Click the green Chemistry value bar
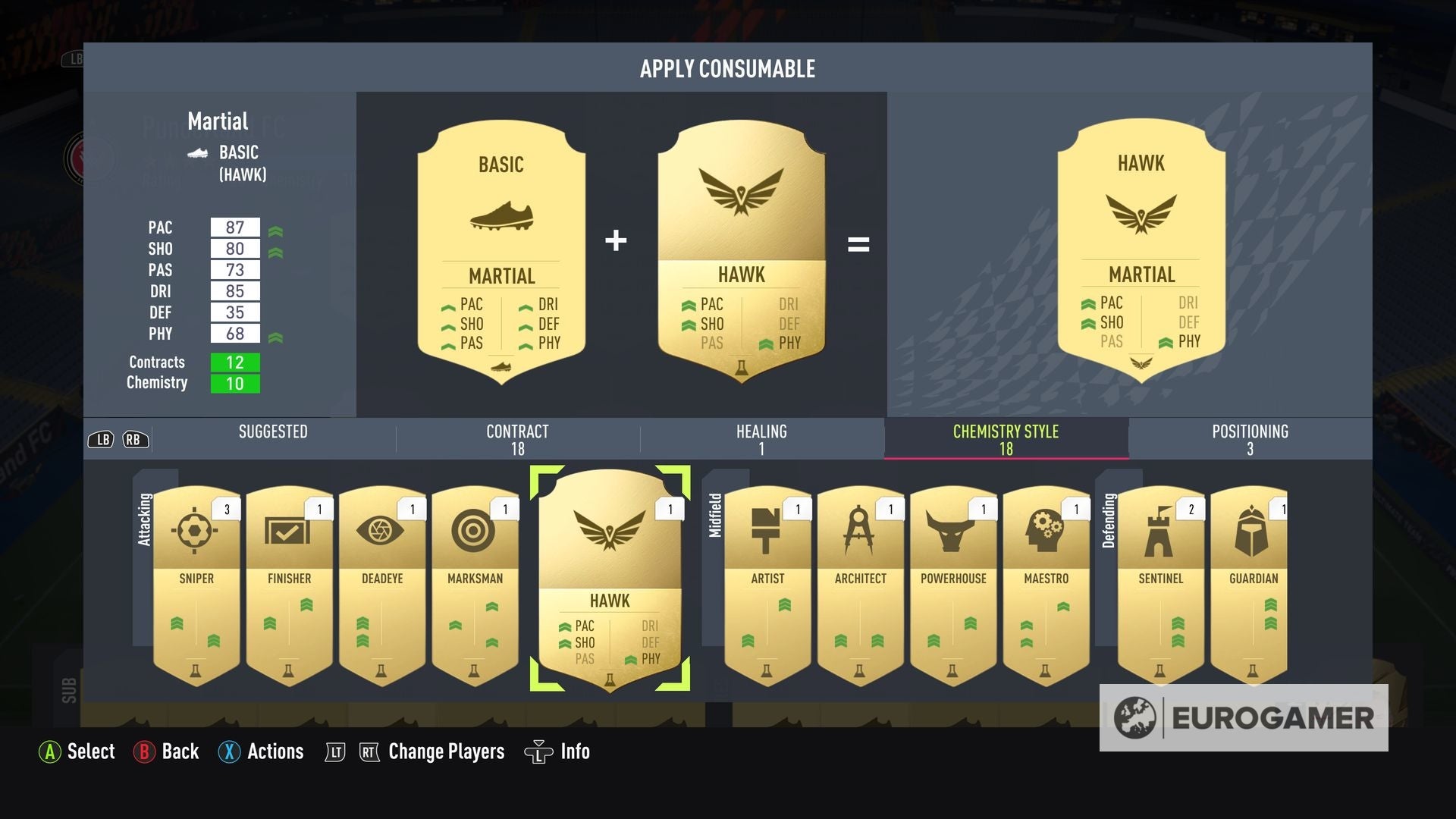This screenshot has width=1456, height=819. (235, 384)
